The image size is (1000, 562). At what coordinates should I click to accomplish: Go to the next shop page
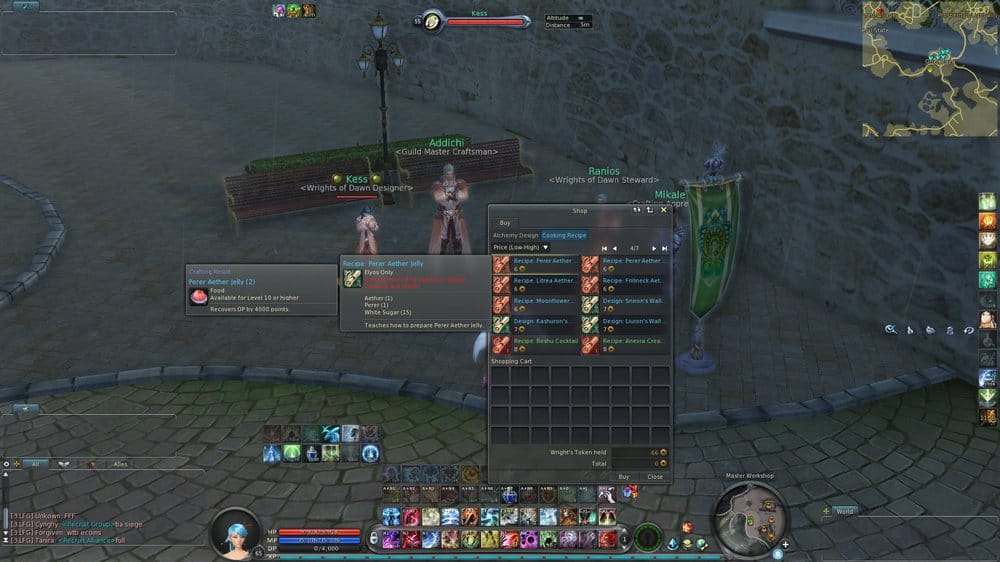click(655, 248)
